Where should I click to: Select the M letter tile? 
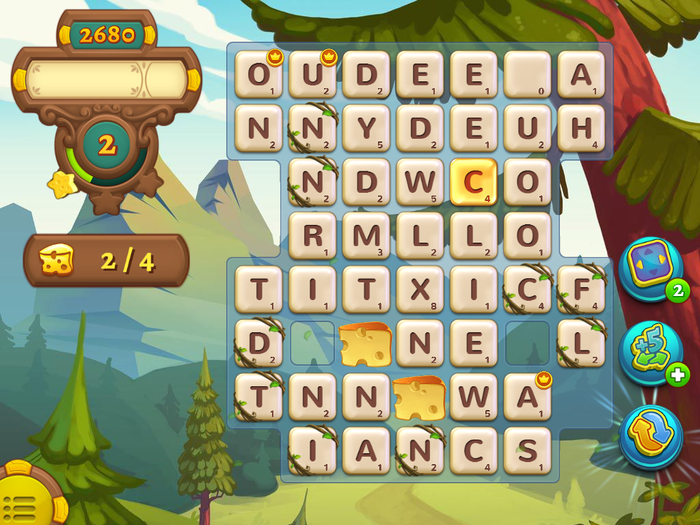(x=365, y=236)
